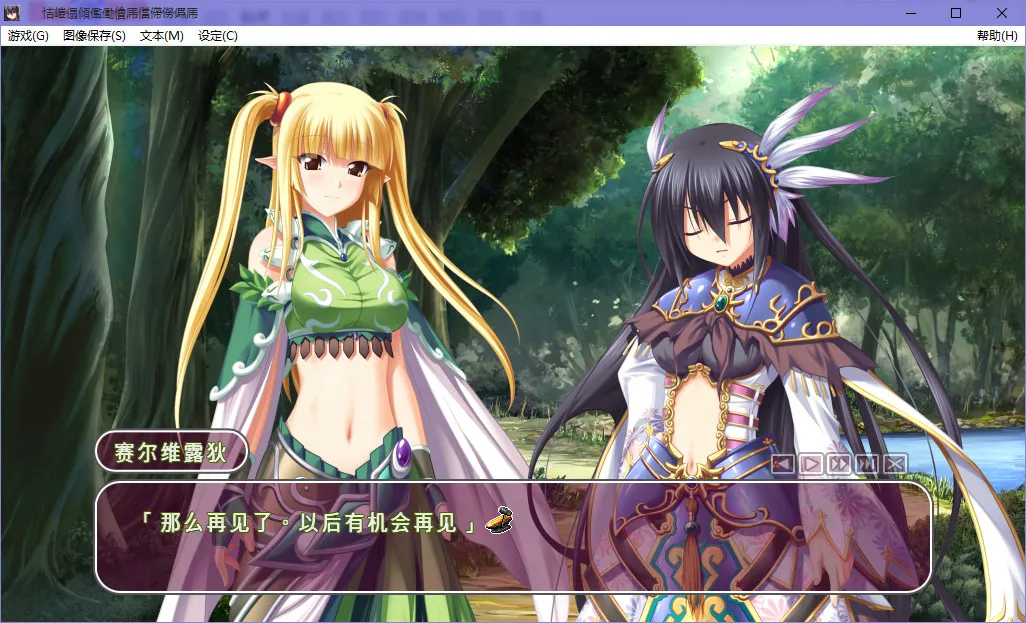Activate the double-arrow fast-forward button
This screenshot has height=623, width=1026.
839,464
